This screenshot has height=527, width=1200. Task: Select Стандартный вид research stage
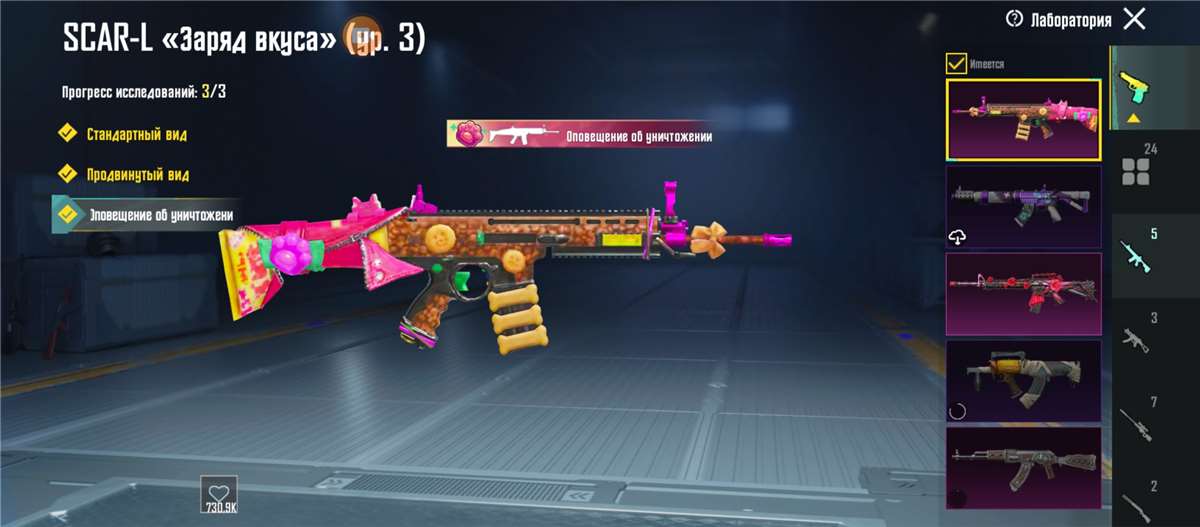tap(136, 133)
